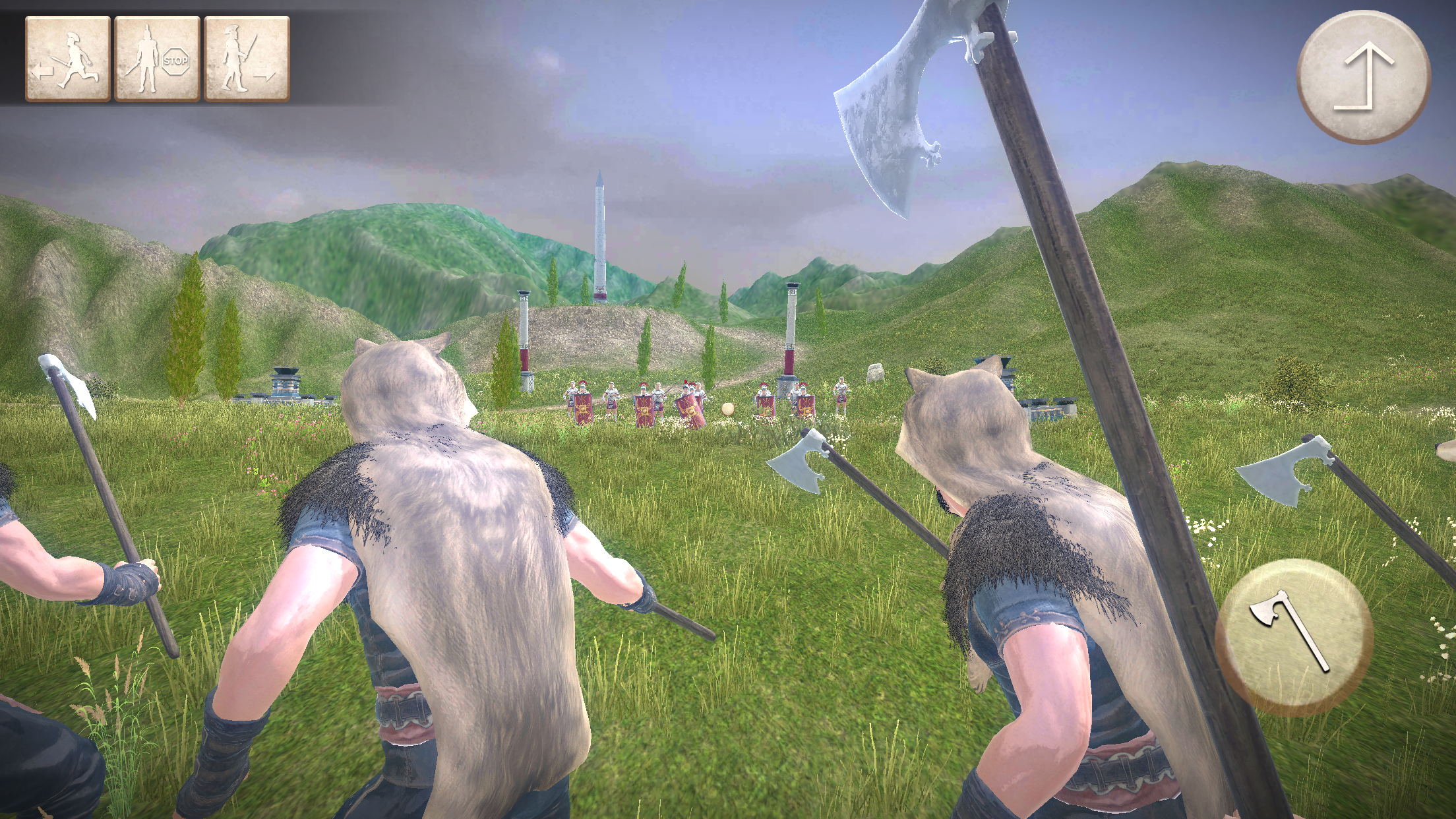This screenshot has width=1456, height=819.
Task: Select the walk-right soldier command icon
Action: [247, 59]
